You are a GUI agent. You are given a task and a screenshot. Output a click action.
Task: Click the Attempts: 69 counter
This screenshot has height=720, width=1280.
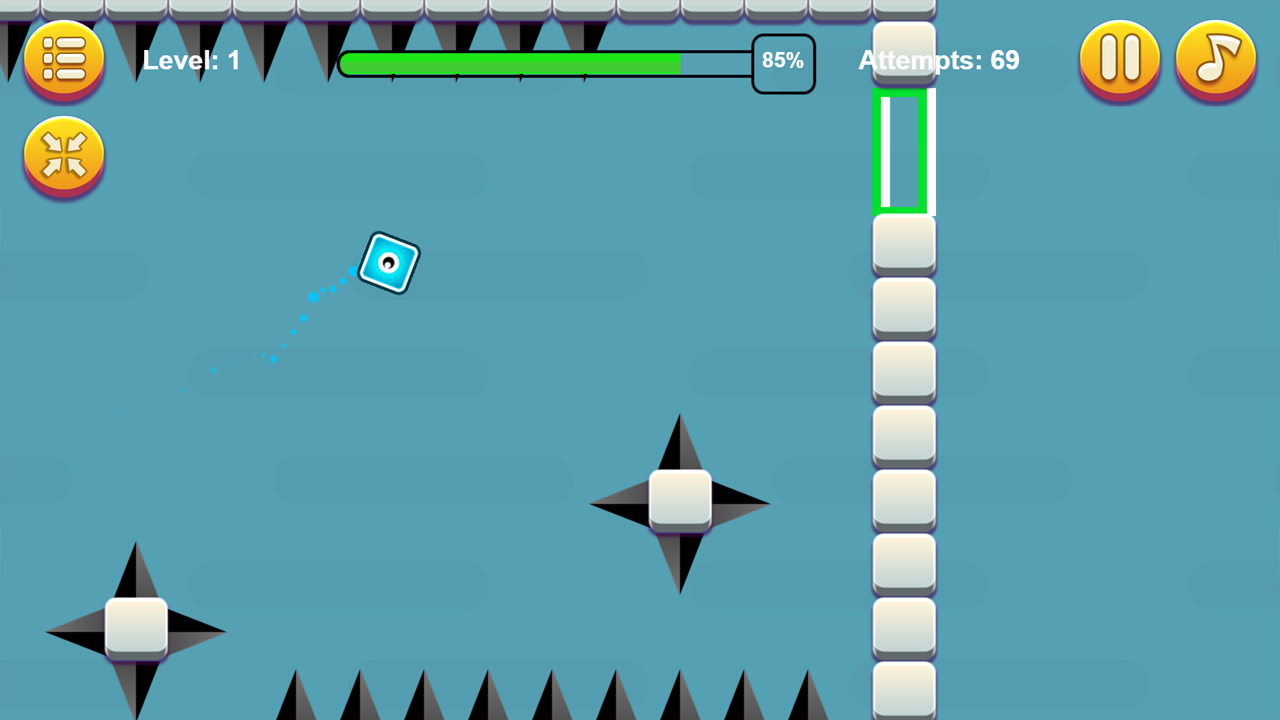click(x=938, y=60)
